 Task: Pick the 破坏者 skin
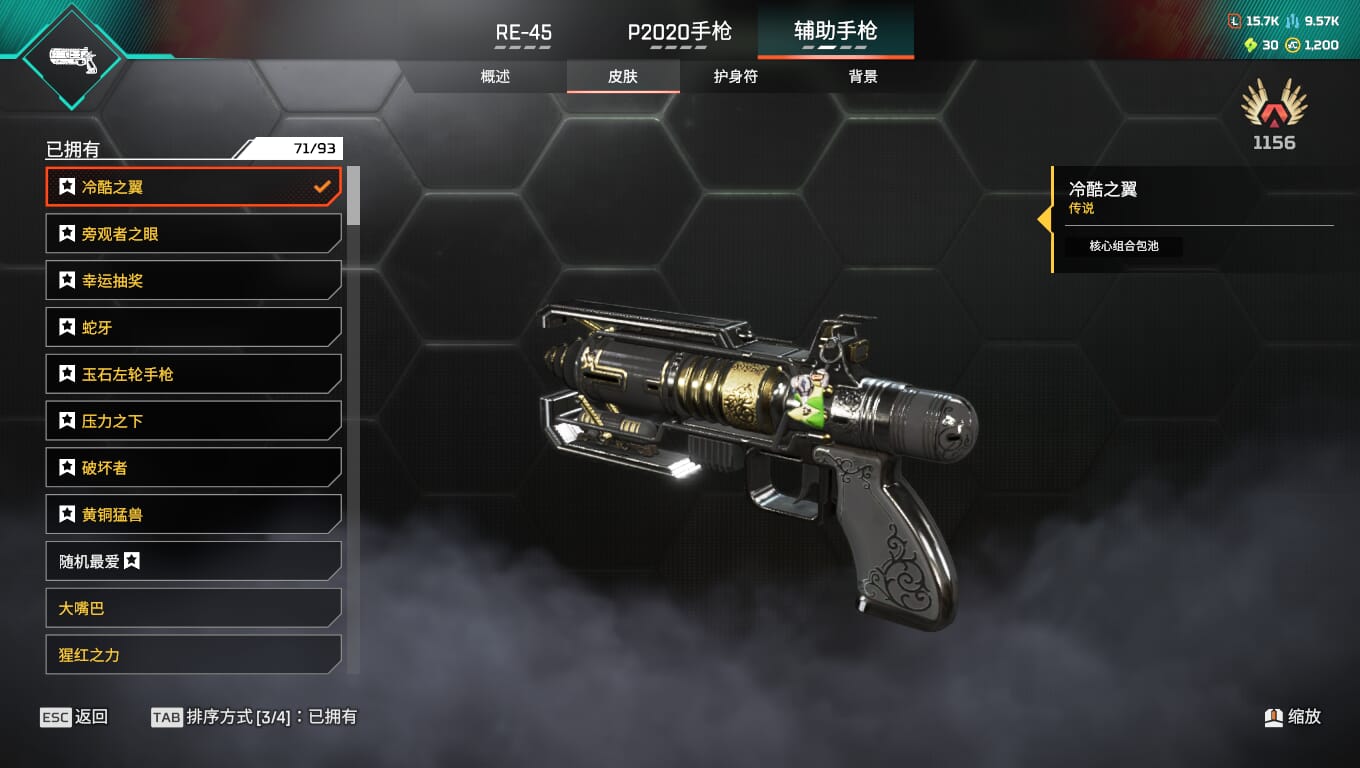(194, 467)
